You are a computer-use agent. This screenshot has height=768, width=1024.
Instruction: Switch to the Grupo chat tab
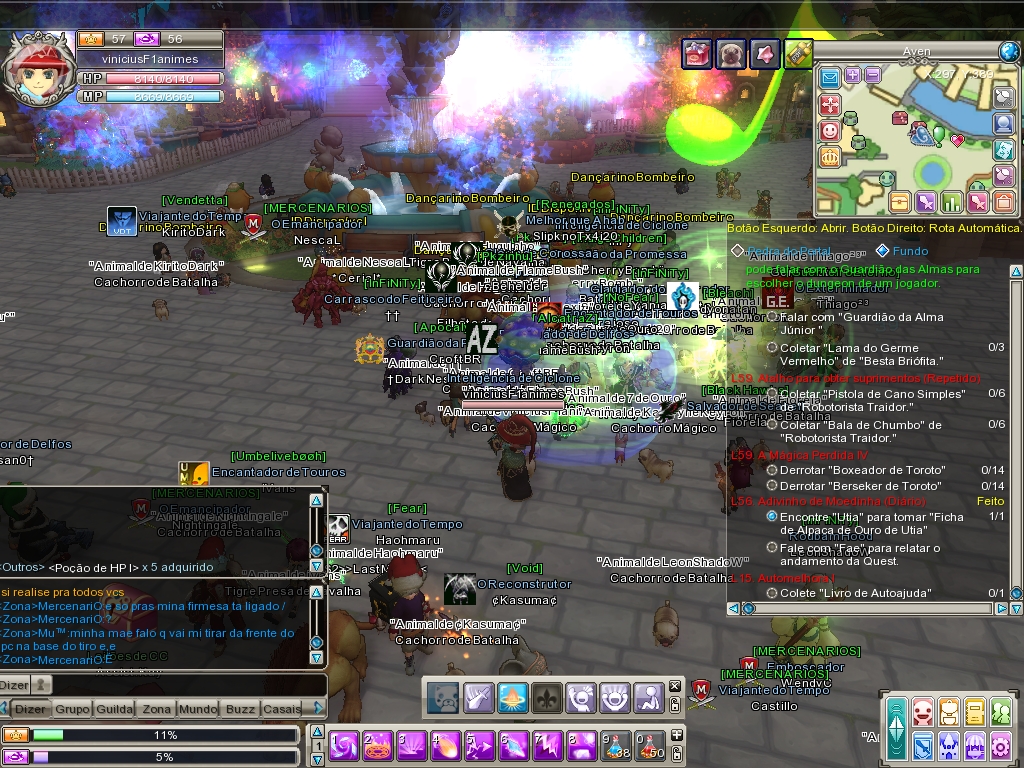[x=71, y=709]
